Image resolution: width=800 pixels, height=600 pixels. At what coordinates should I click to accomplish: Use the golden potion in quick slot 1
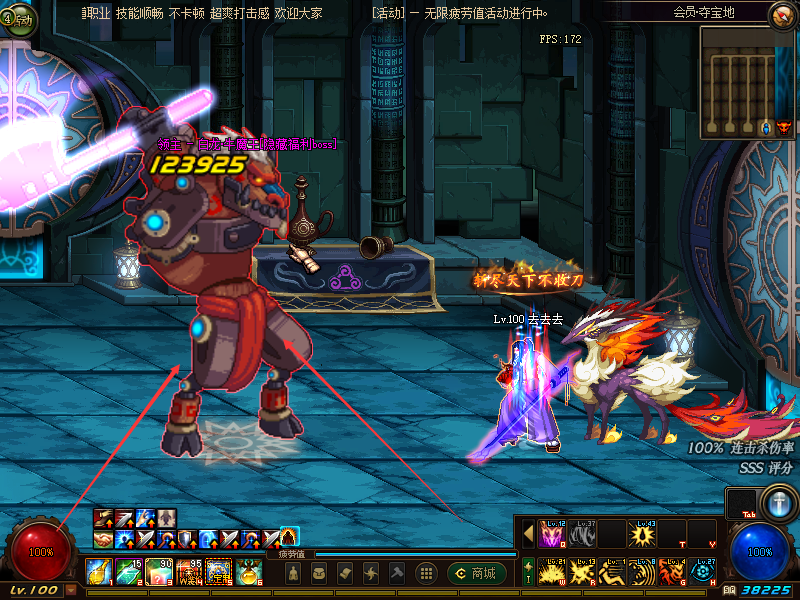point(99,572)
